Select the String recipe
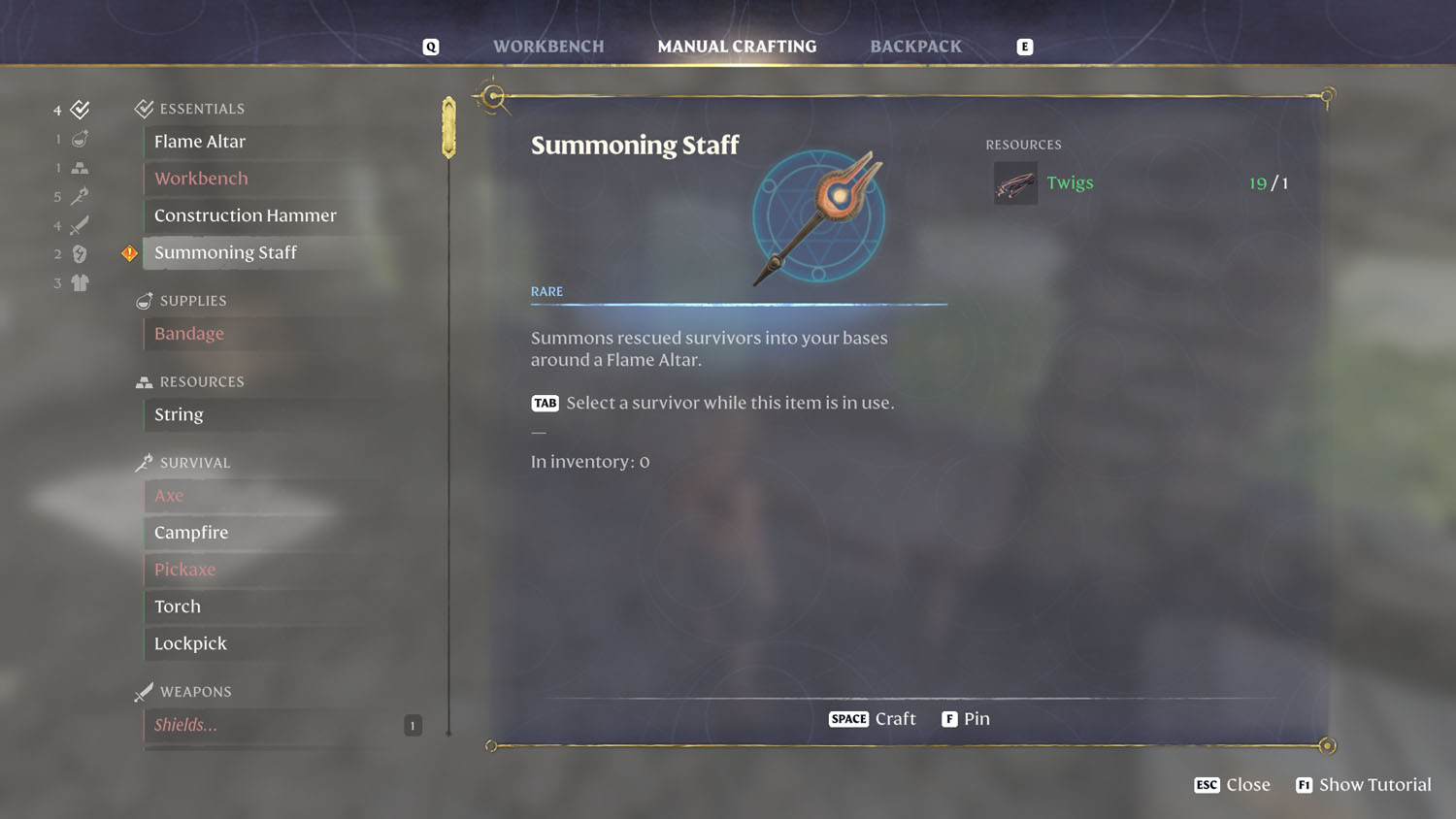This screenshot has width=1456, height=819. coord(179,414)
